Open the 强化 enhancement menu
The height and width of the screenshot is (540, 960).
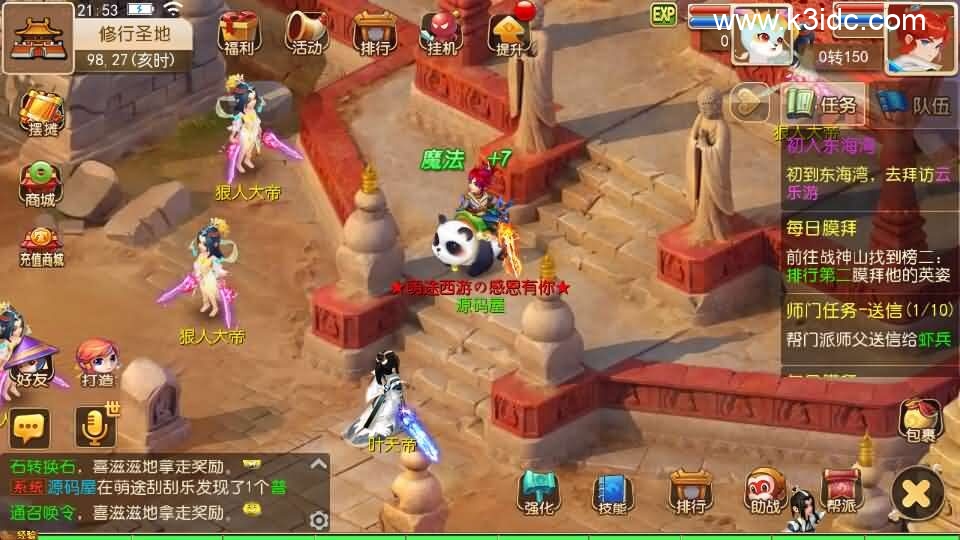coord(538,491)
